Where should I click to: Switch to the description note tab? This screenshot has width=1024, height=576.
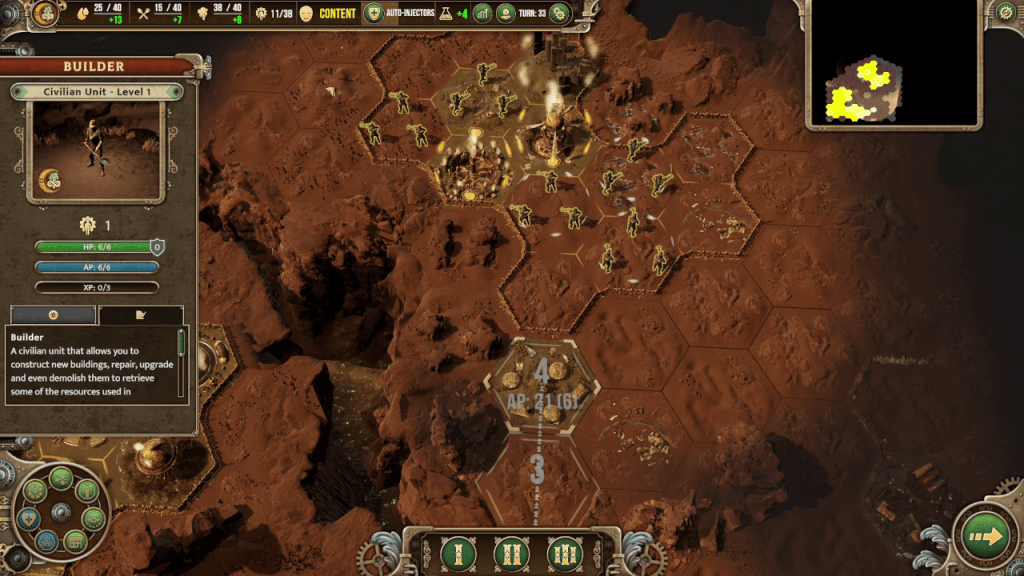point(141,314)
